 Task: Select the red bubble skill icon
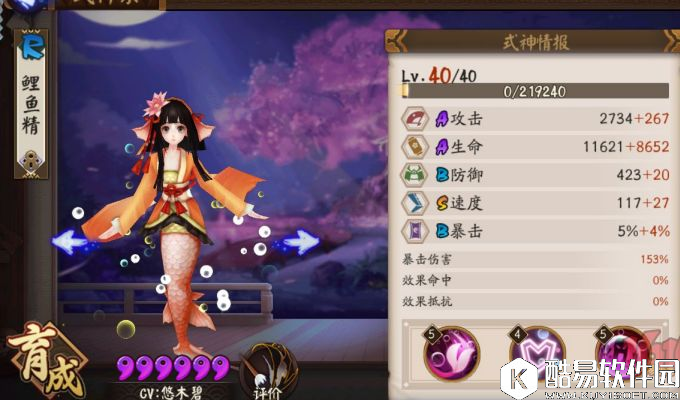[x=622, y=355]
